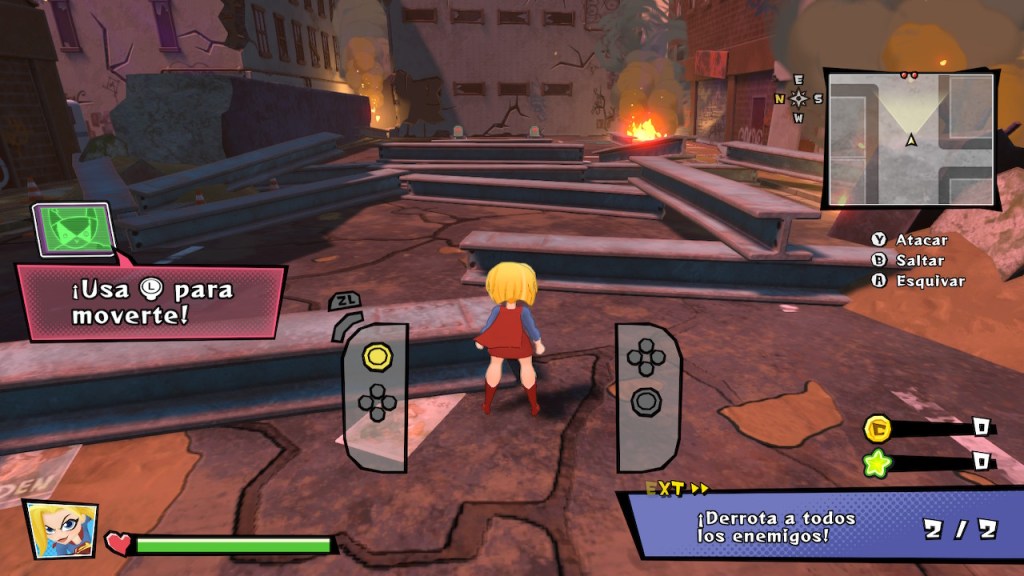Click the compass rose beside the minimap

[x=798, y=98]
